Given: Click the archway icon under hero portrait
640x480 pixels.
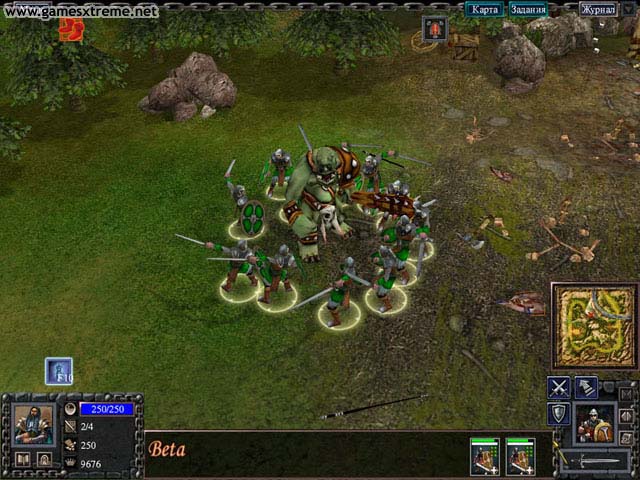Looking at the screenshot, I should 45,460.
